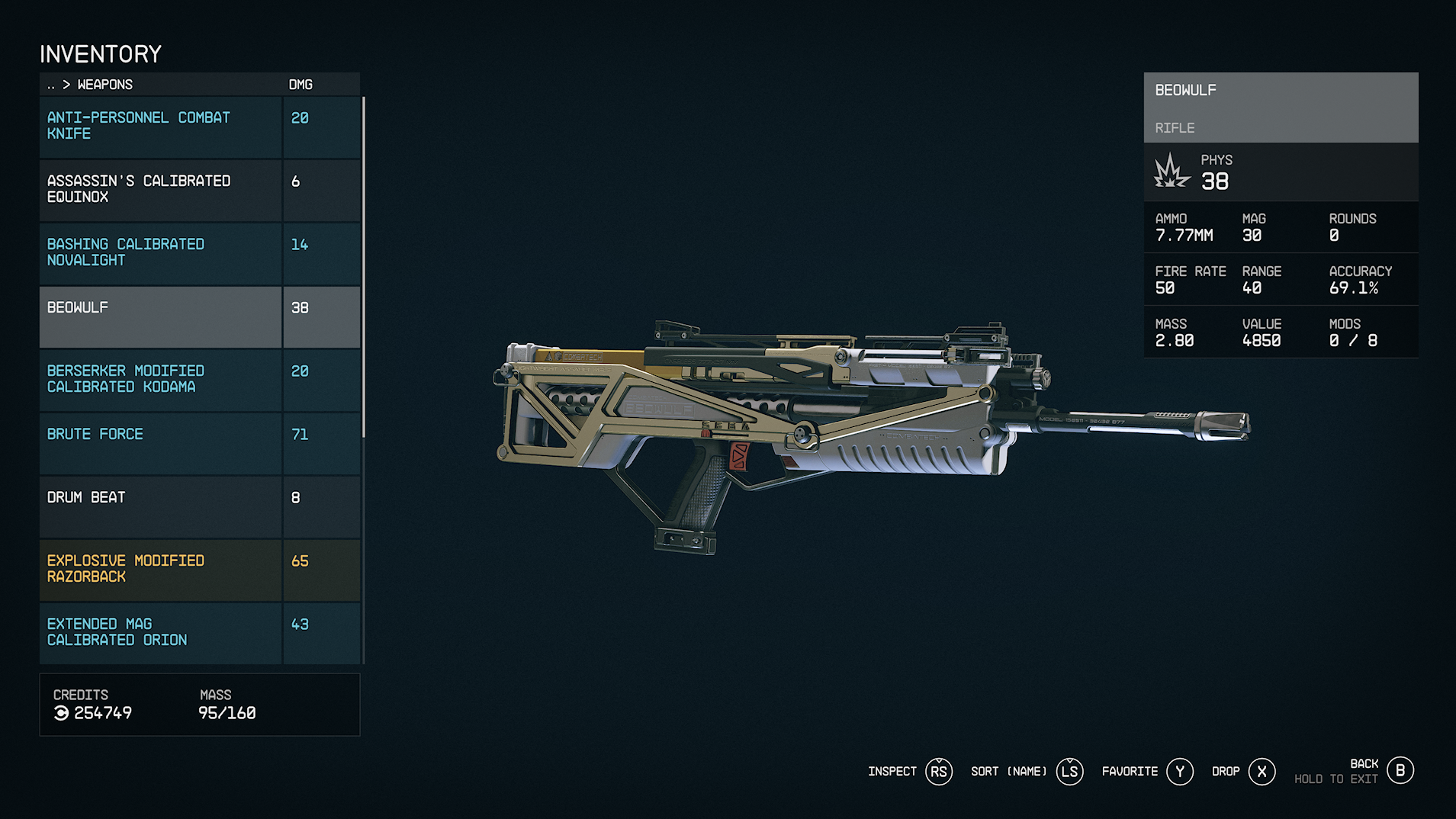Select the Explosive Modified Razorback entry
1456x819 pixels.
[x=161, y=570]
